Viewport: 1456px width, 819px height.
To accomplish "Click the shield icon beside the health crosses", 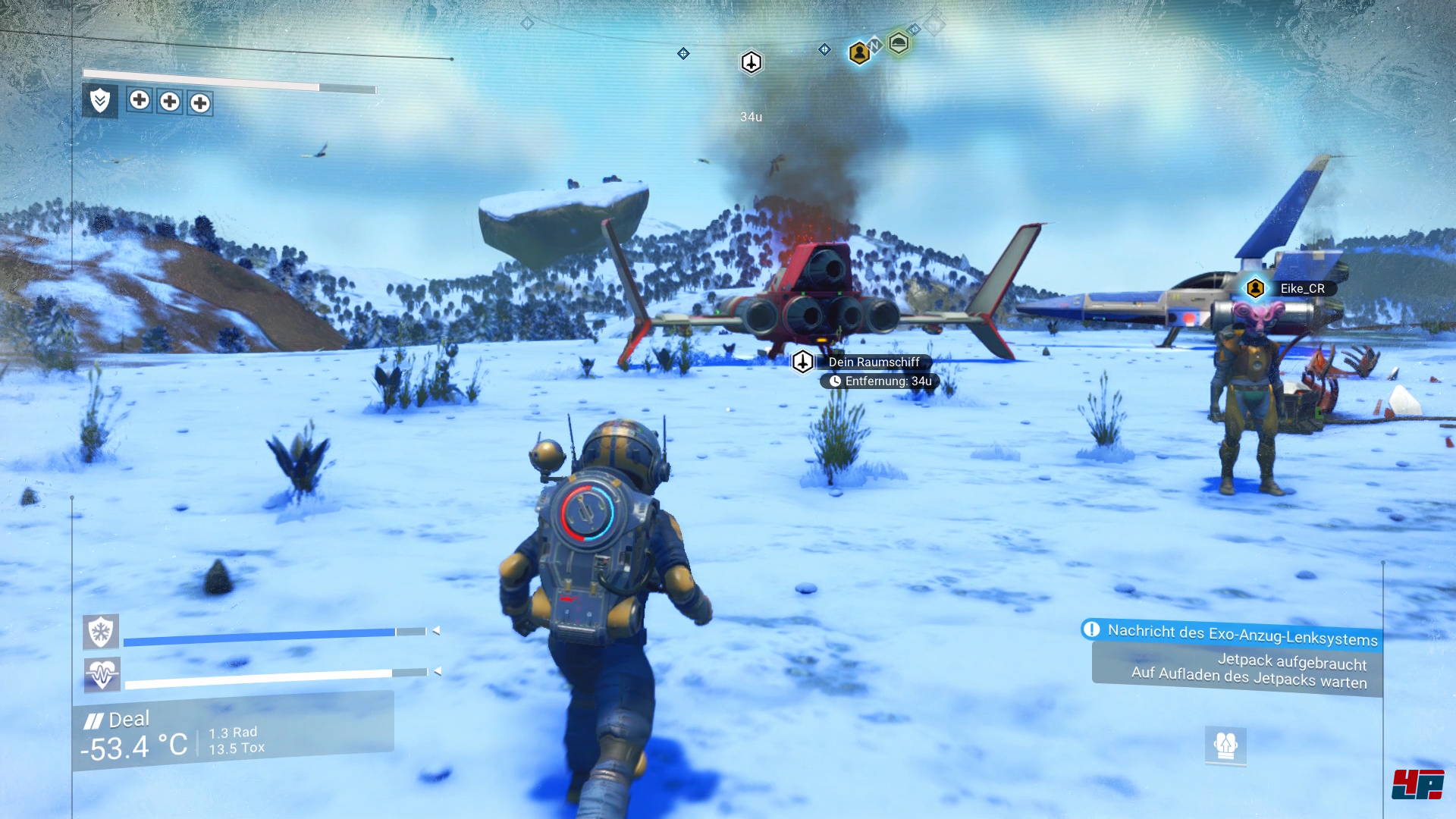I will [x=100, y=100].
